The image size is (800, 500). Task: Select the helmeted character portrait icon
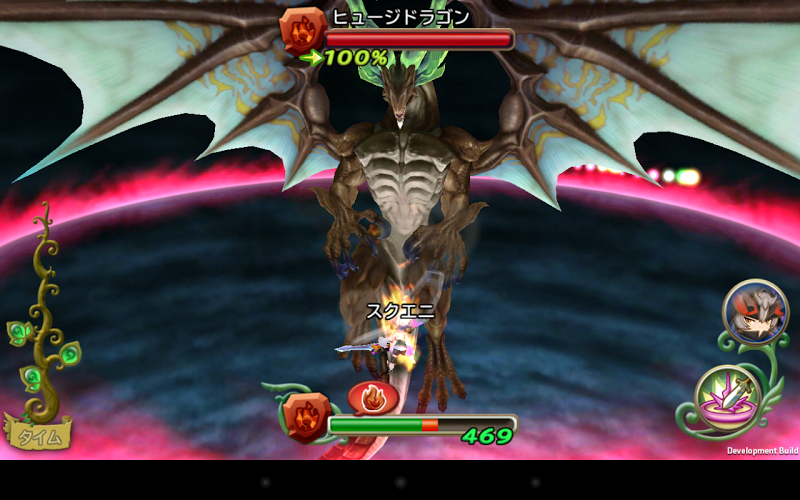755,311
